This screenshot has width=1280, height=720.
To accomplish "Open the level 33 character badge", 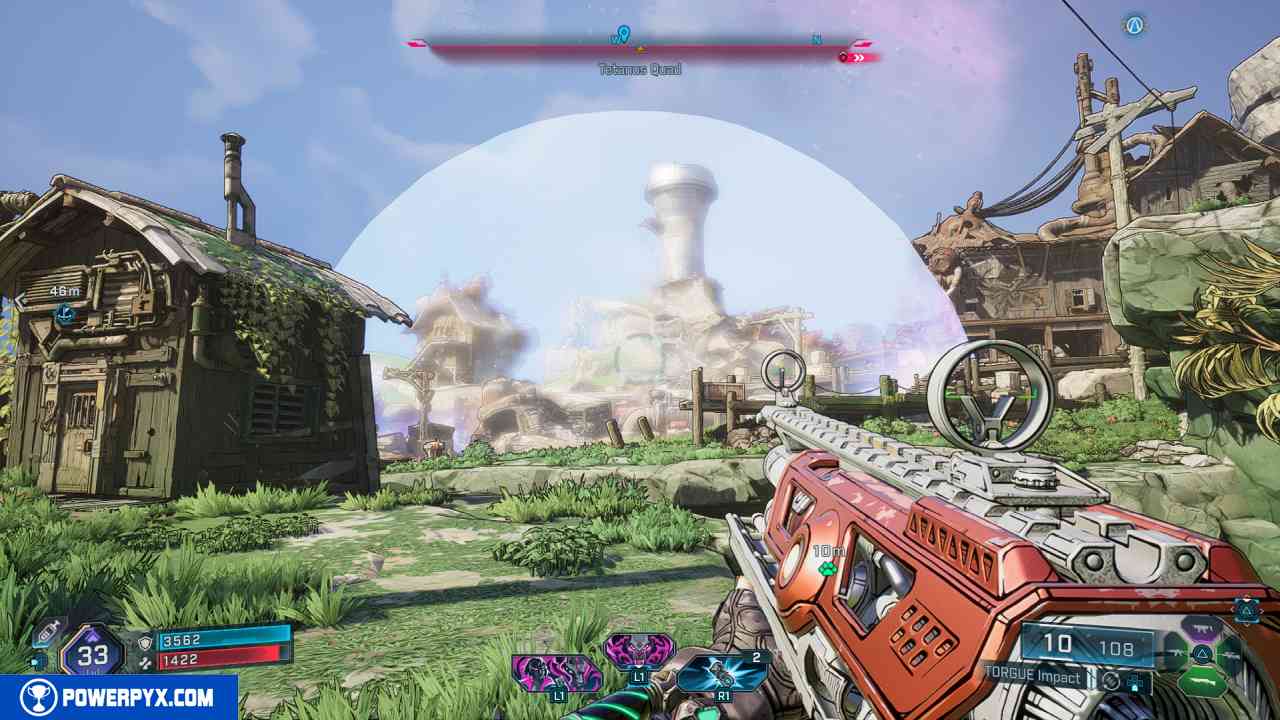I will [92, 656].
